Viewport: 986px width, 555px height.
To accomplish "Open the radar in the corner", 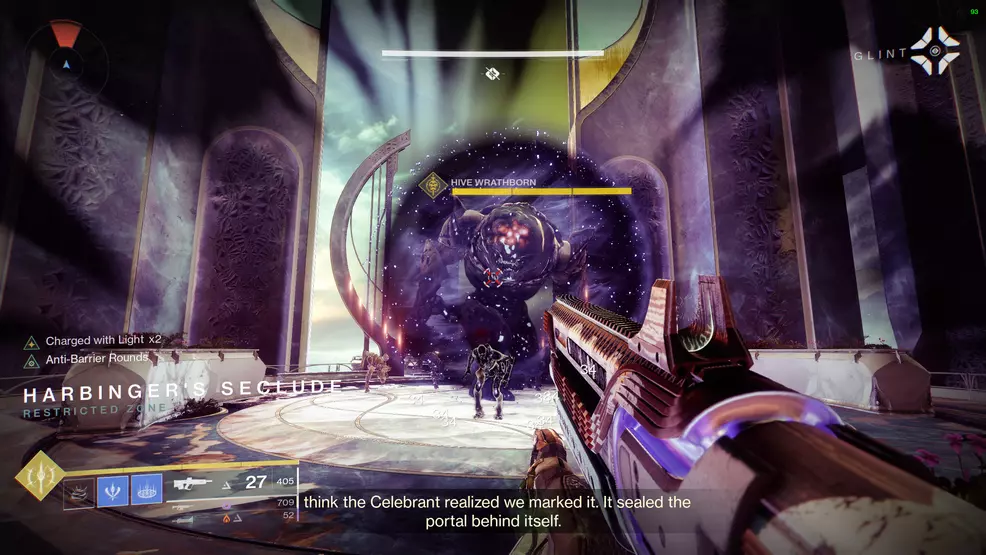I will [x=67, y=58].
